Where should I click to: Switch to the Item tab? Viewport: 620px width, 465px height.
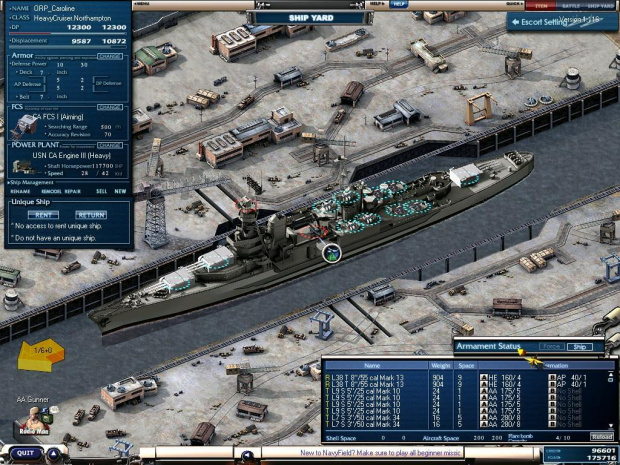coord(541,5)
